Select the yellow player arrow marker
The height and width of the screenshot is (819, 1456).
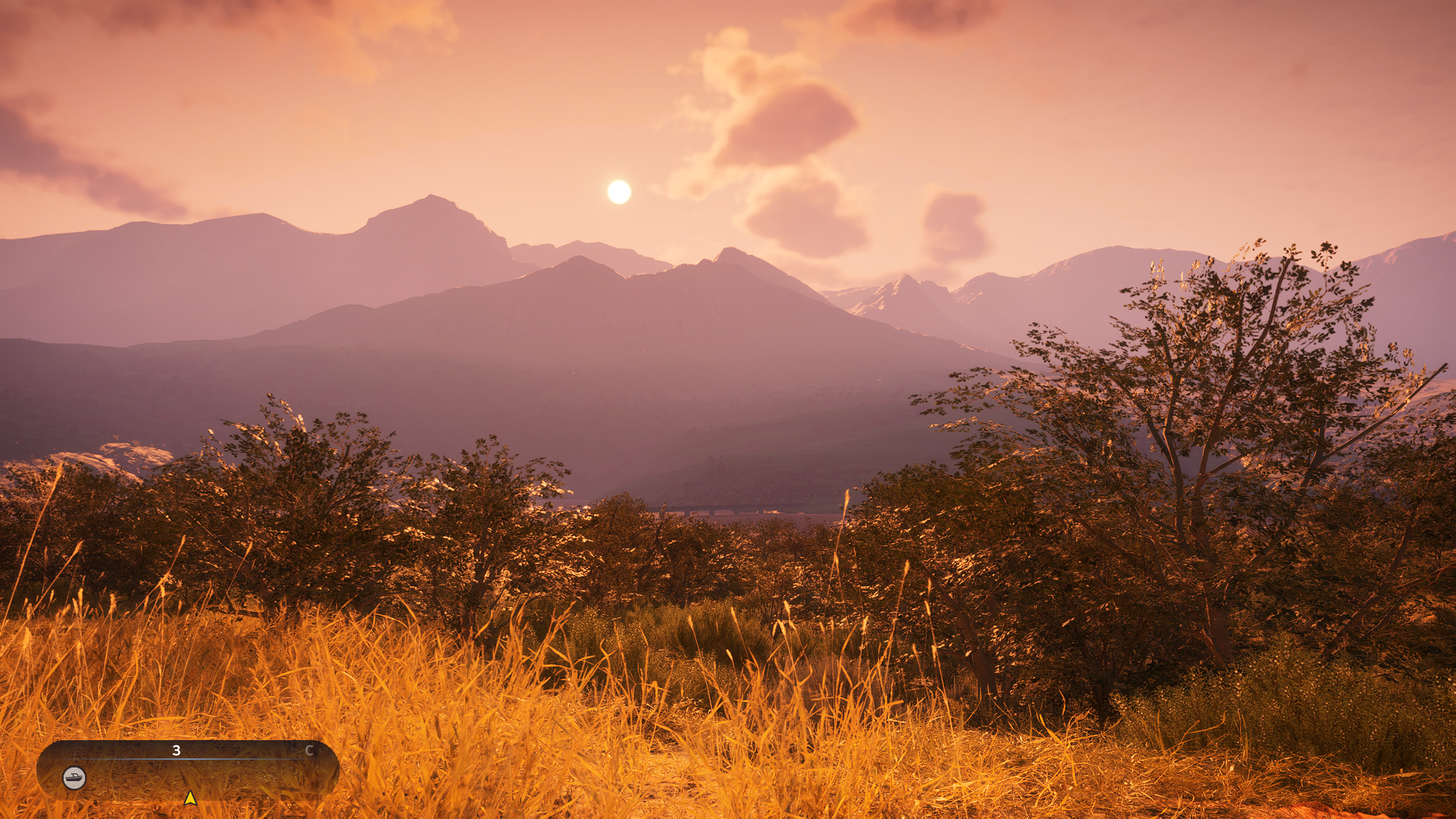[x=190, y=798]
